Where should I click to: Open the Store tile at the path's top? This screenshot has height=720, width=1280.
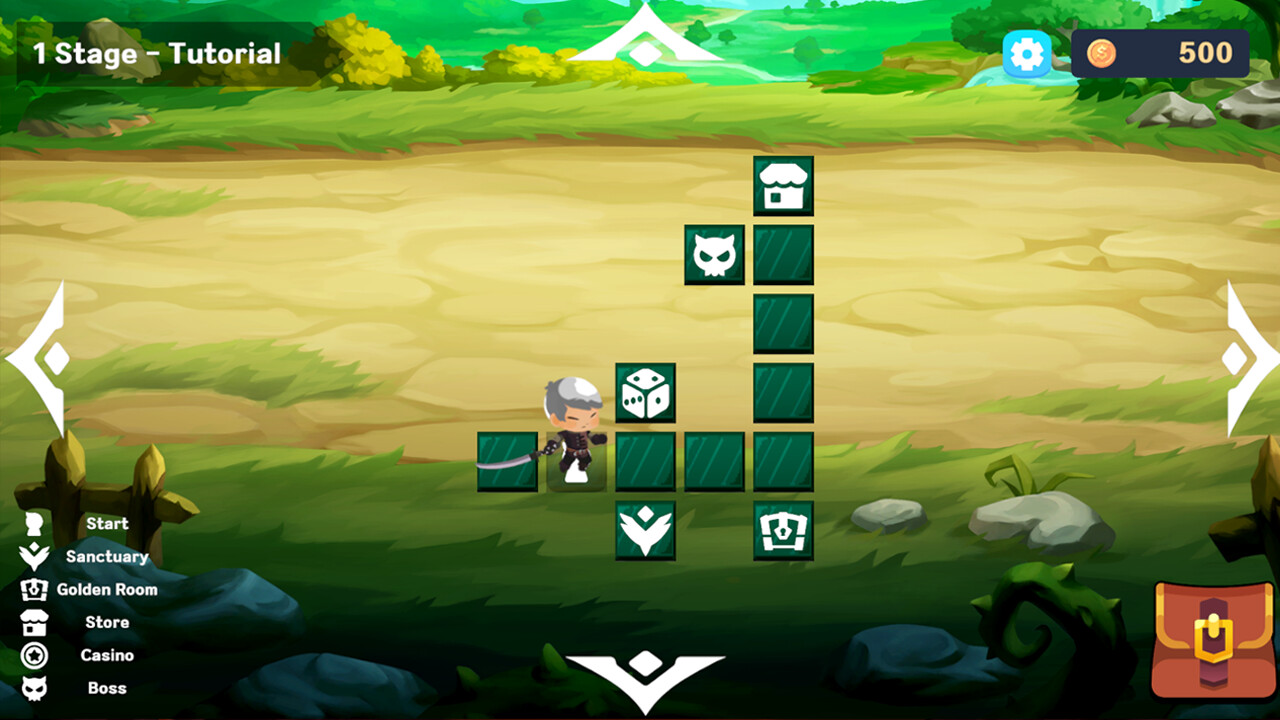pos(784,187)
